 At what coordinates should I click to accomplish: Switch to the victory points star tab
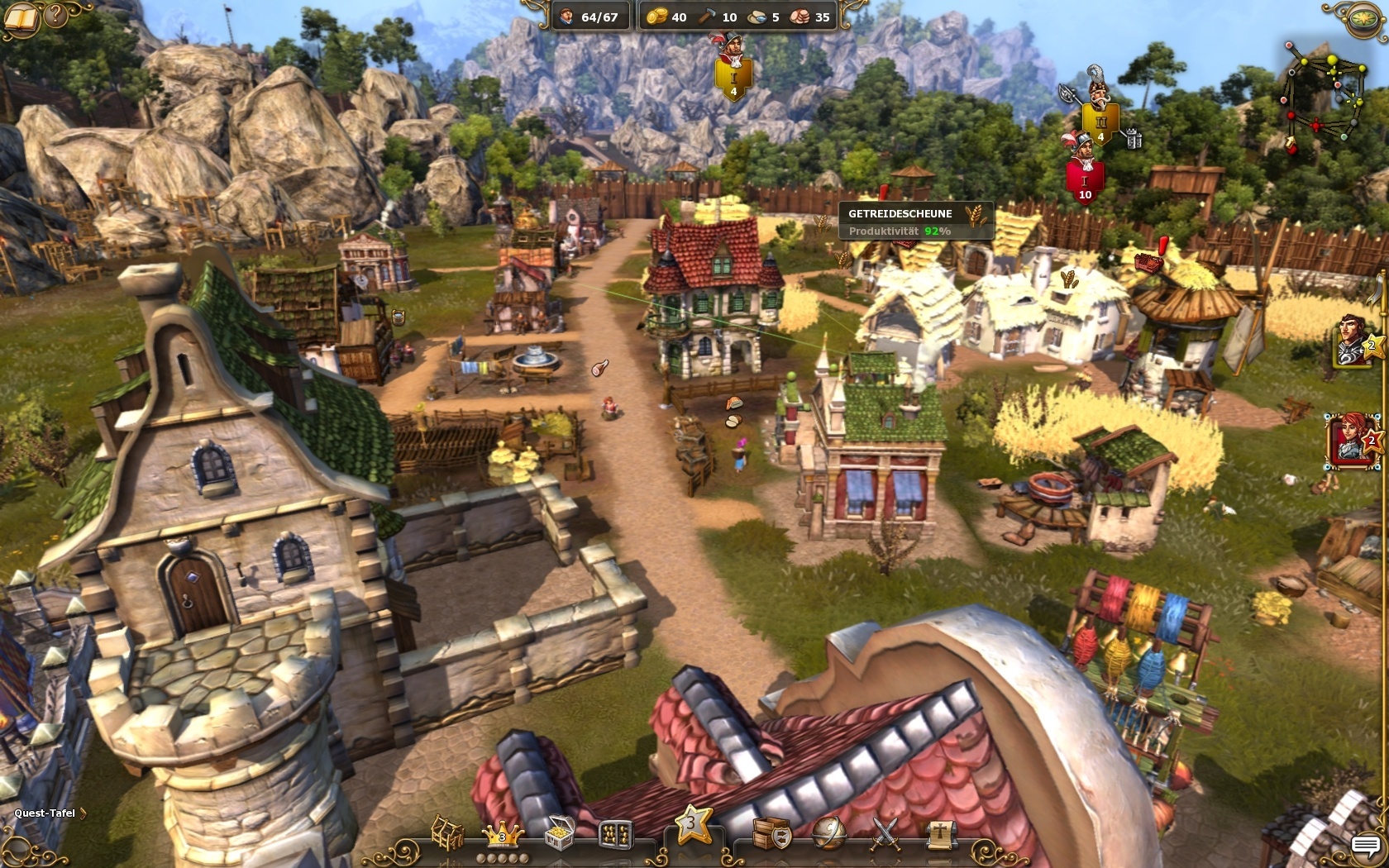(x=692, y=827)
